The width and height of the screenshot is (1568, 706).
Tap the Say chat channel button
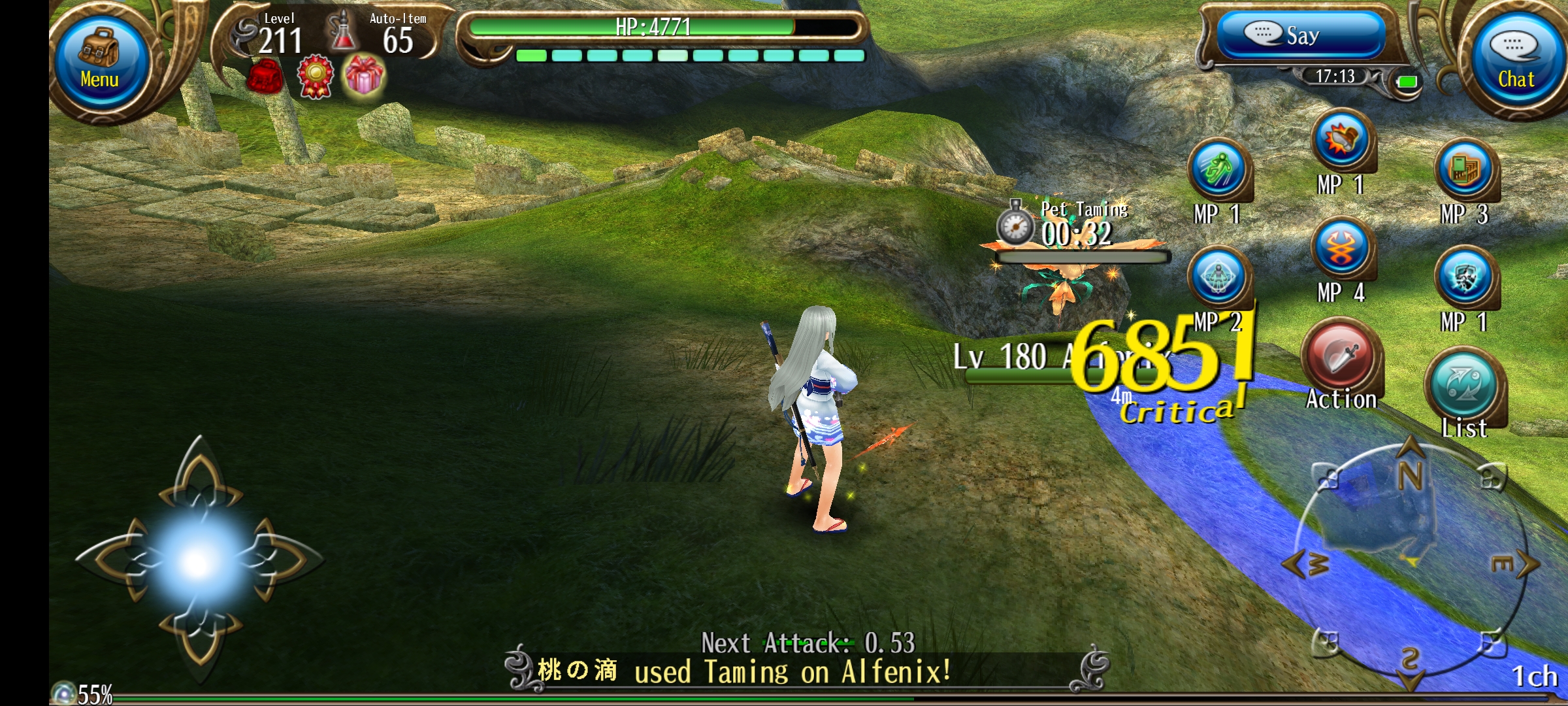point(1301,35)
